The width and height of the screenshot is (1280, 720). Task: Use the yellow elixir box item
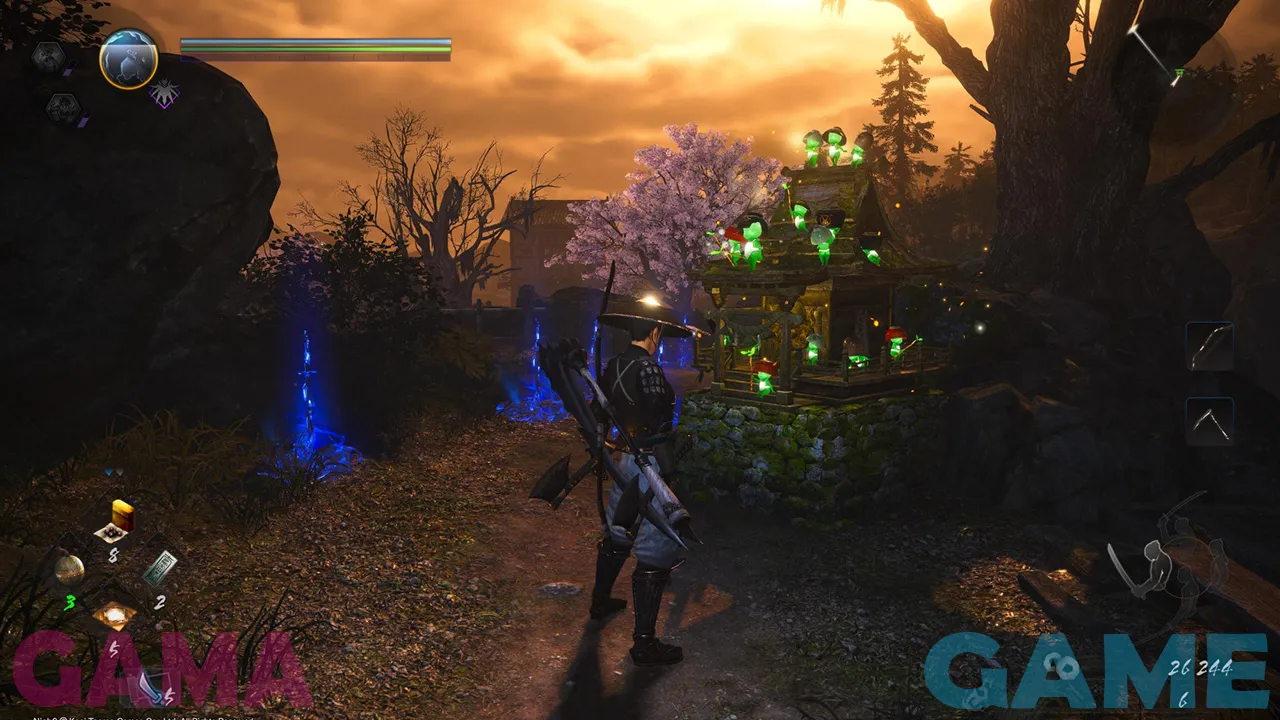[x=121, y=517]
